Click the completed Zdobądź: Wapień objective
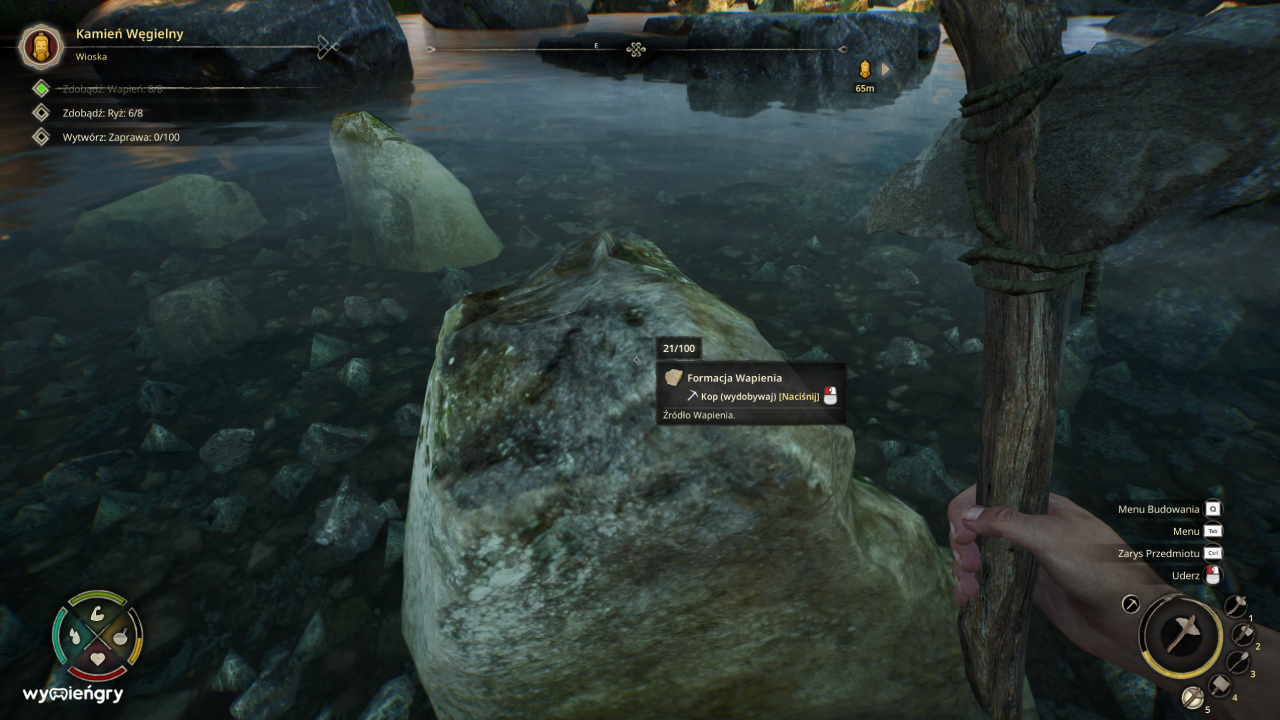1280x720 pixels. point(112,89)
